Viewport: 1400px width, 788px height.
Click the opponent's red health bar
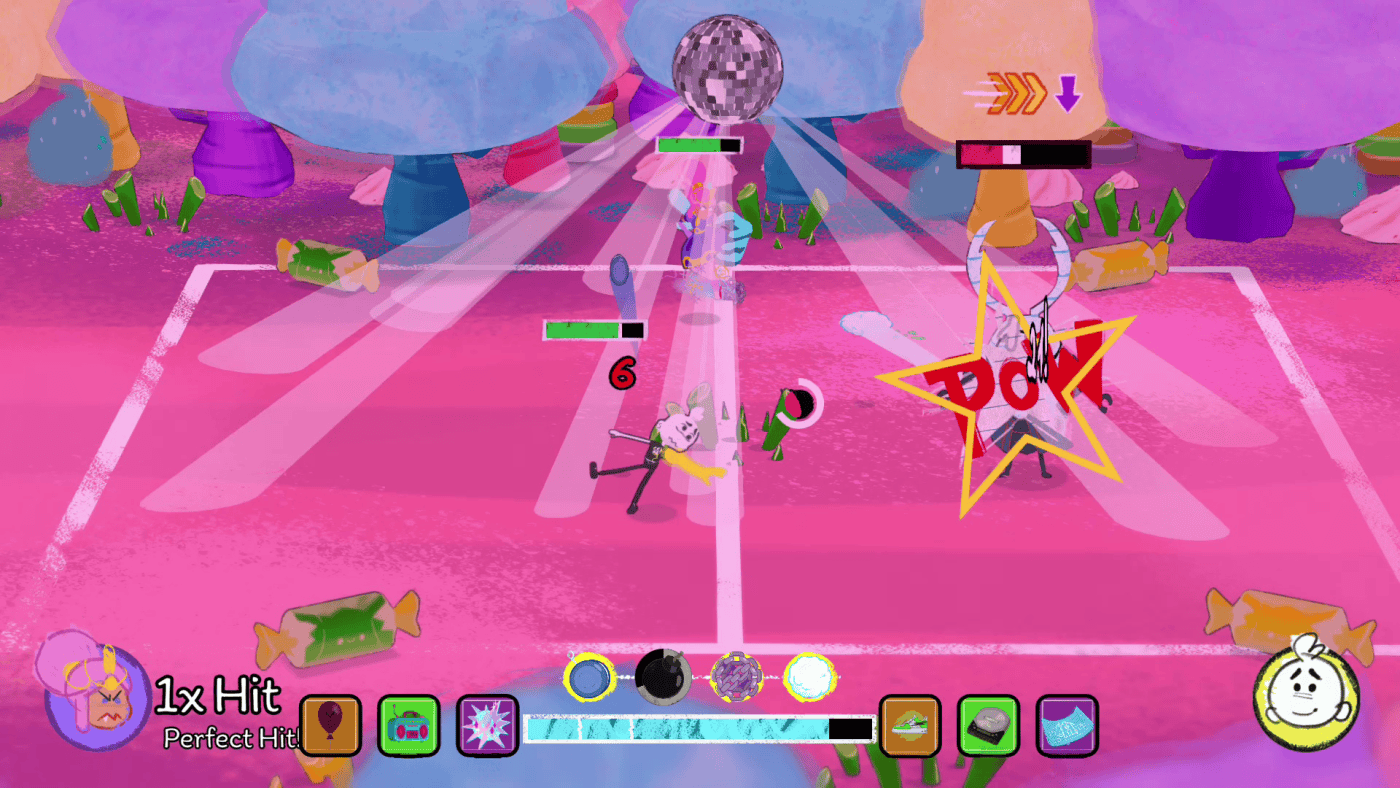(x=1020, y=155)
